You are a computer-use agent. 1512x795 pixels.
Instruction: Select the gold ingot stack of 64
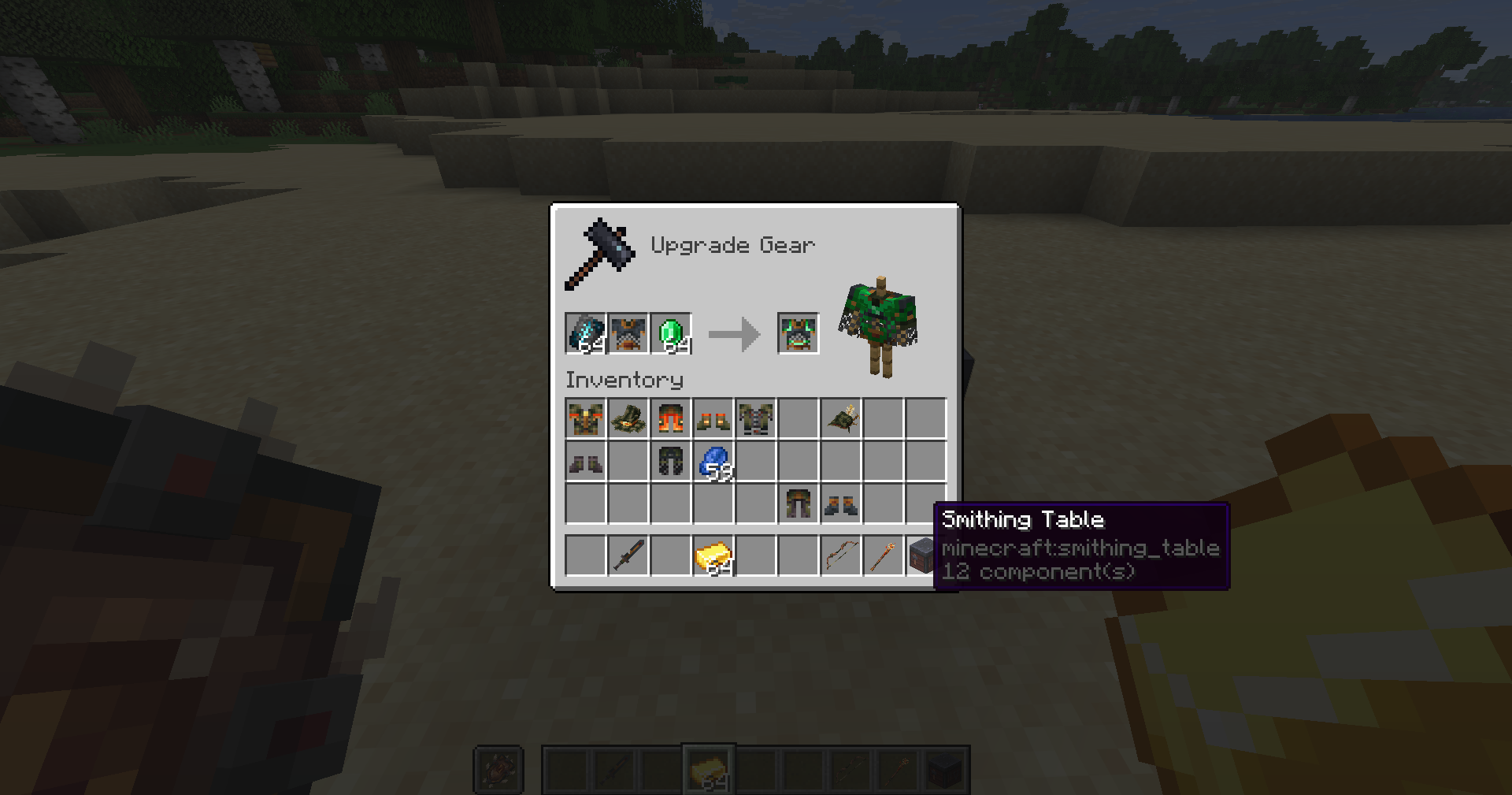pos(713,554)
